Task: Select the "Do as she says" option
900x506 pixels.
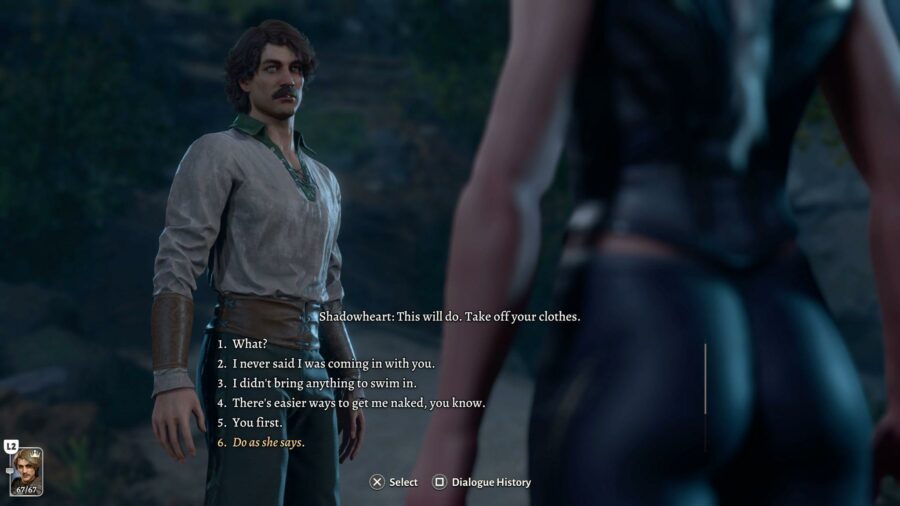Action: 268,442
